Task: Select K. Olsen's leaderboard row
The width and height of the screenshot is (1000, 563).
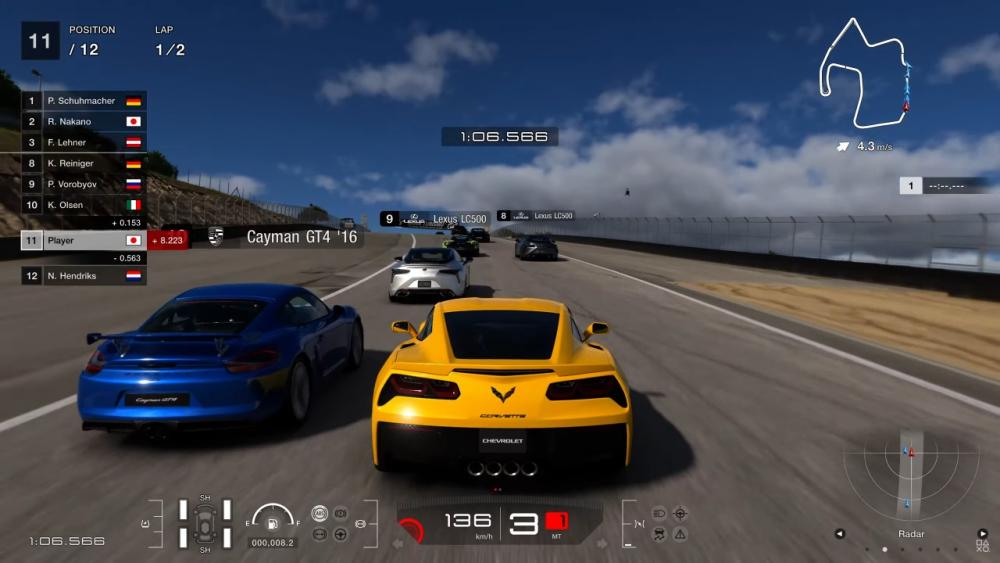Action: click(x=84, y=205)
